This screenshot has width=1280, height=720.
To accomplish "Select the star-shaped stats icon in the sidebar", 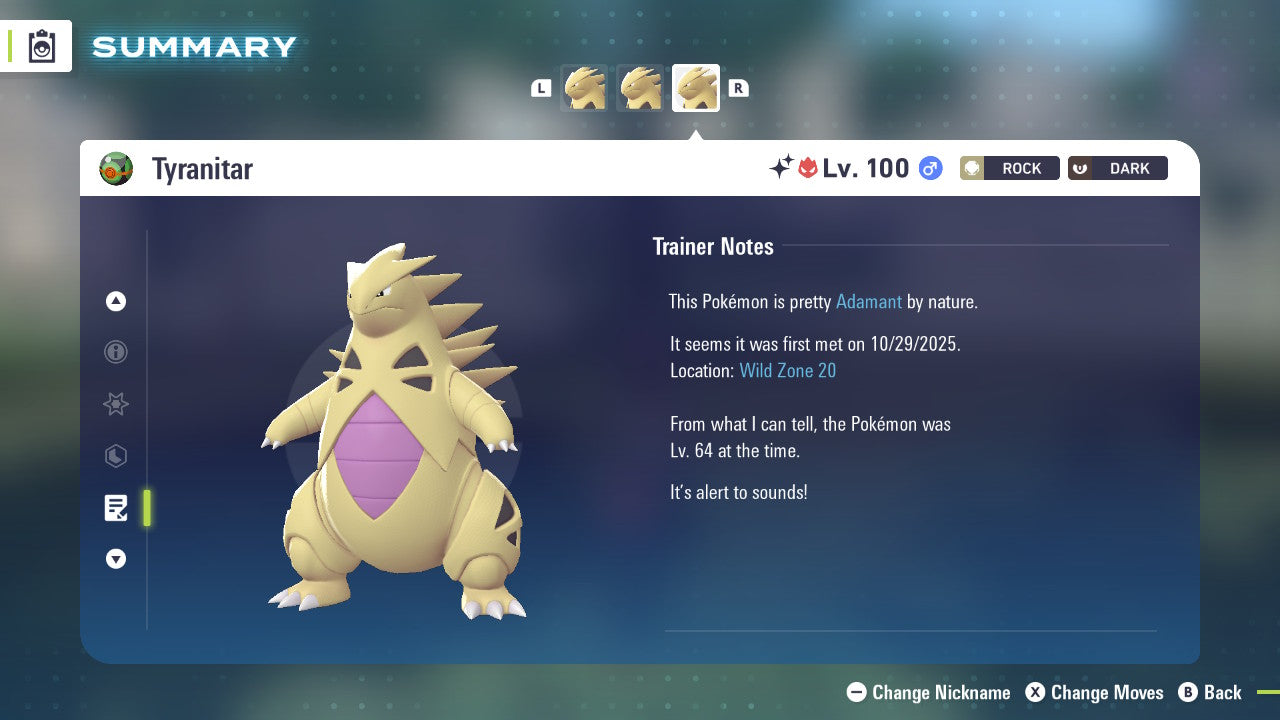I will tap(115, 404).
